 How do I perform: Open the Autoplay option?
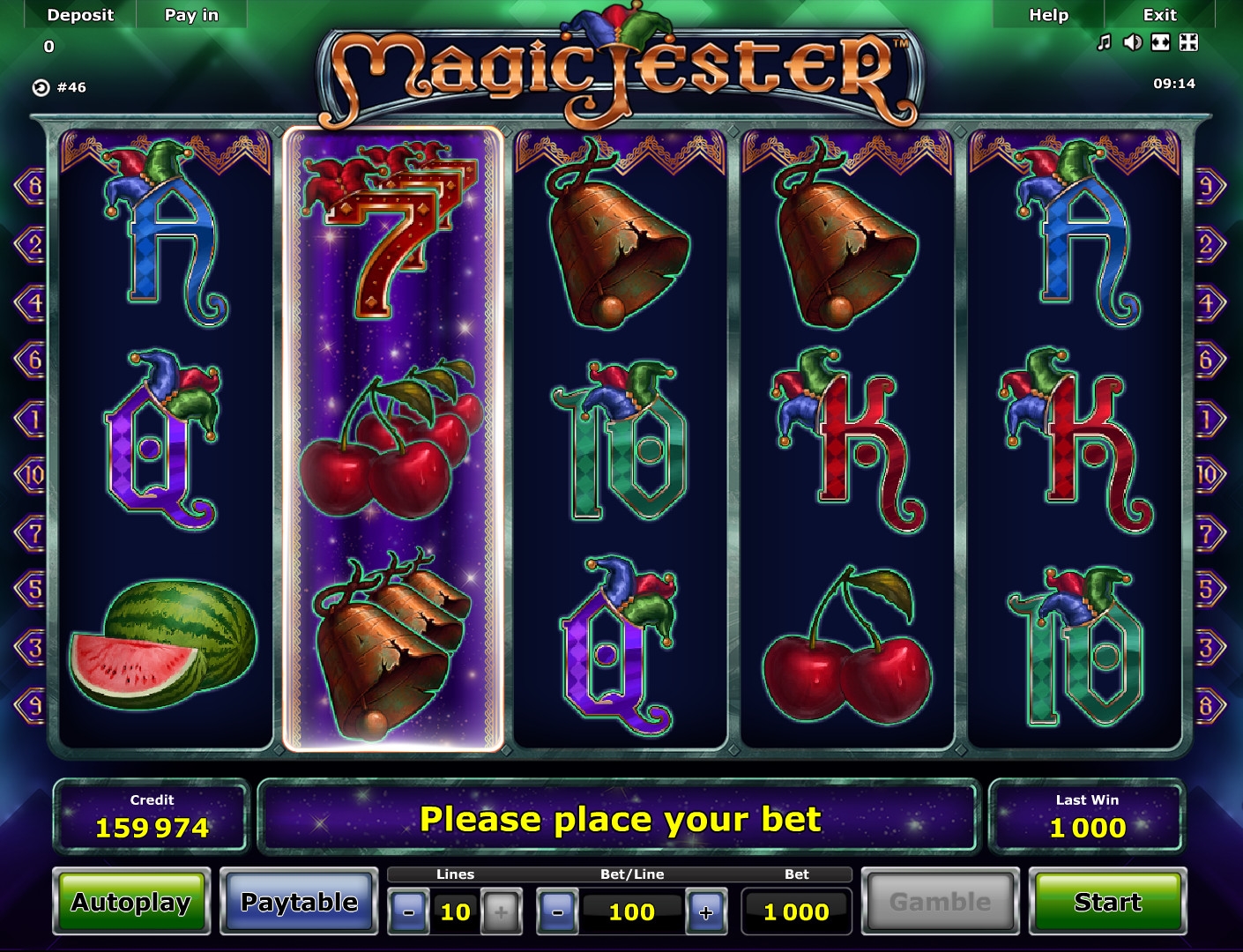point(131,902)
